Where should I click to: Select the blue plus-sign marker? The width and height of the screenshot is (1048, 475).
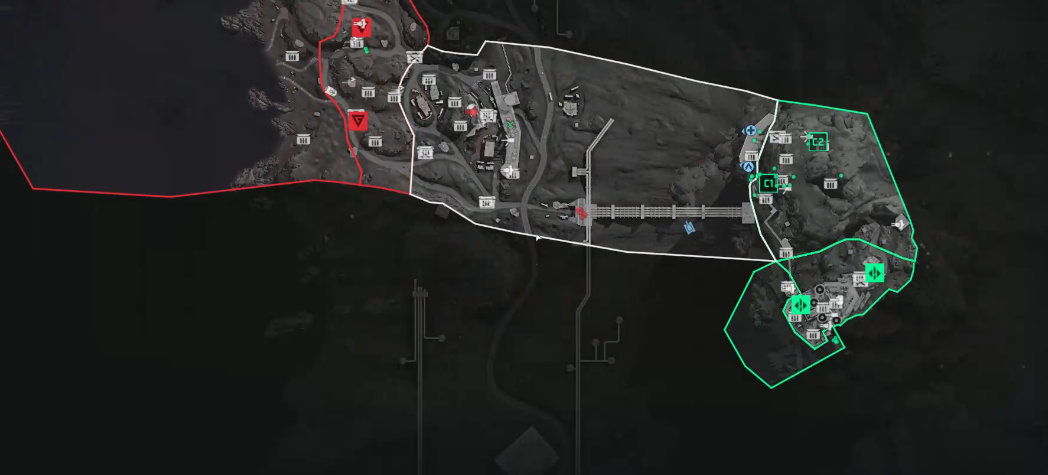pos(749,131)
